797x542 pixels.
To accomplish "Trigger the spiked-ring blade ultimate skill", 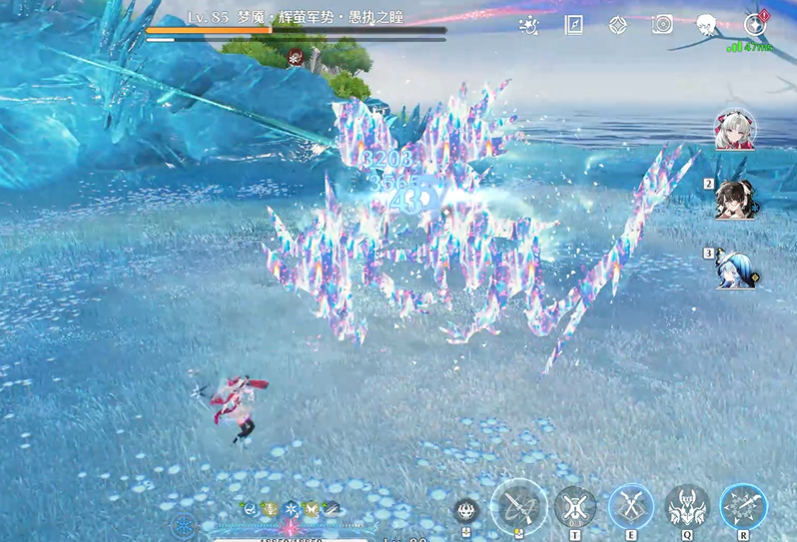I will [x=743, y=507].
